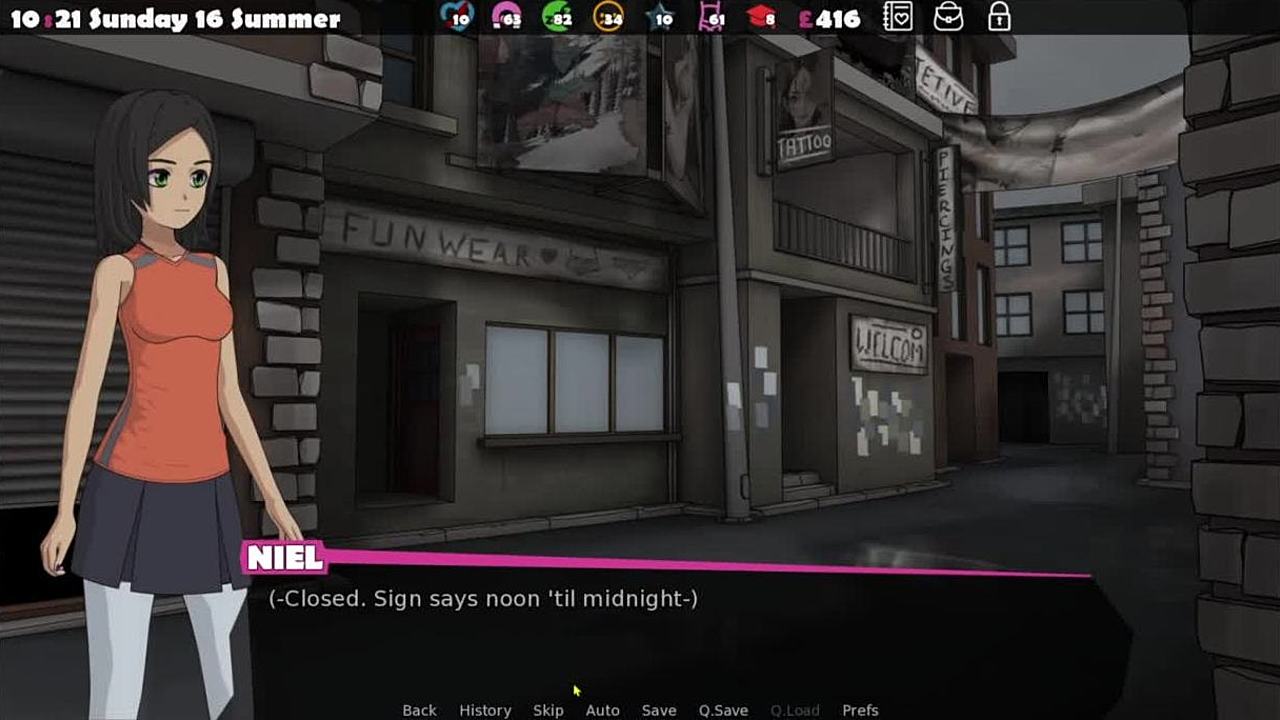Toggle Auto-advance for dialogue
Viewport: 1280px width, 720px height.
click(x=602, y=710)
